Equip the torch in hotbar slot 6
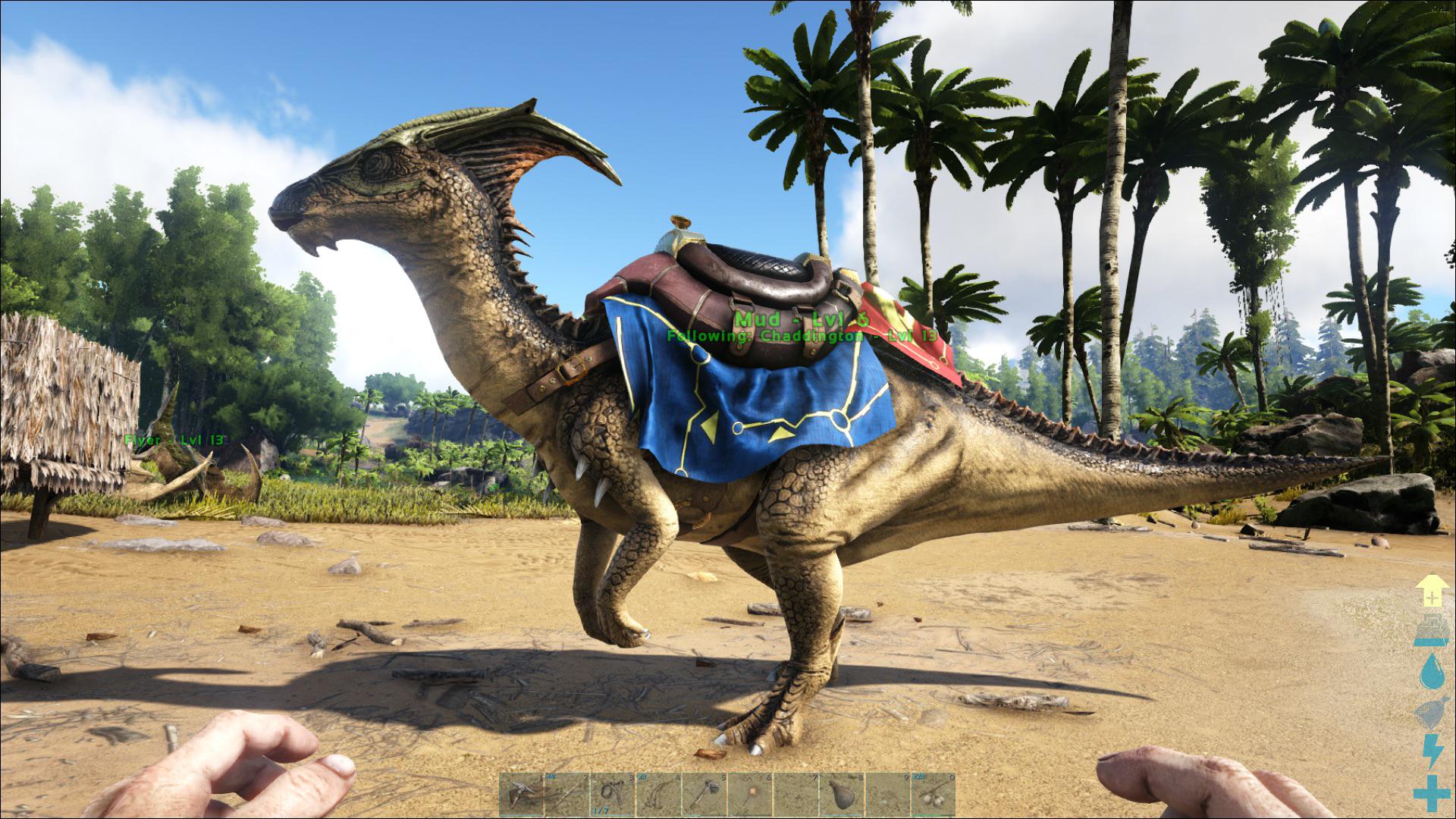The height and width of the screenshot is (819, 1456). (748, 796)
